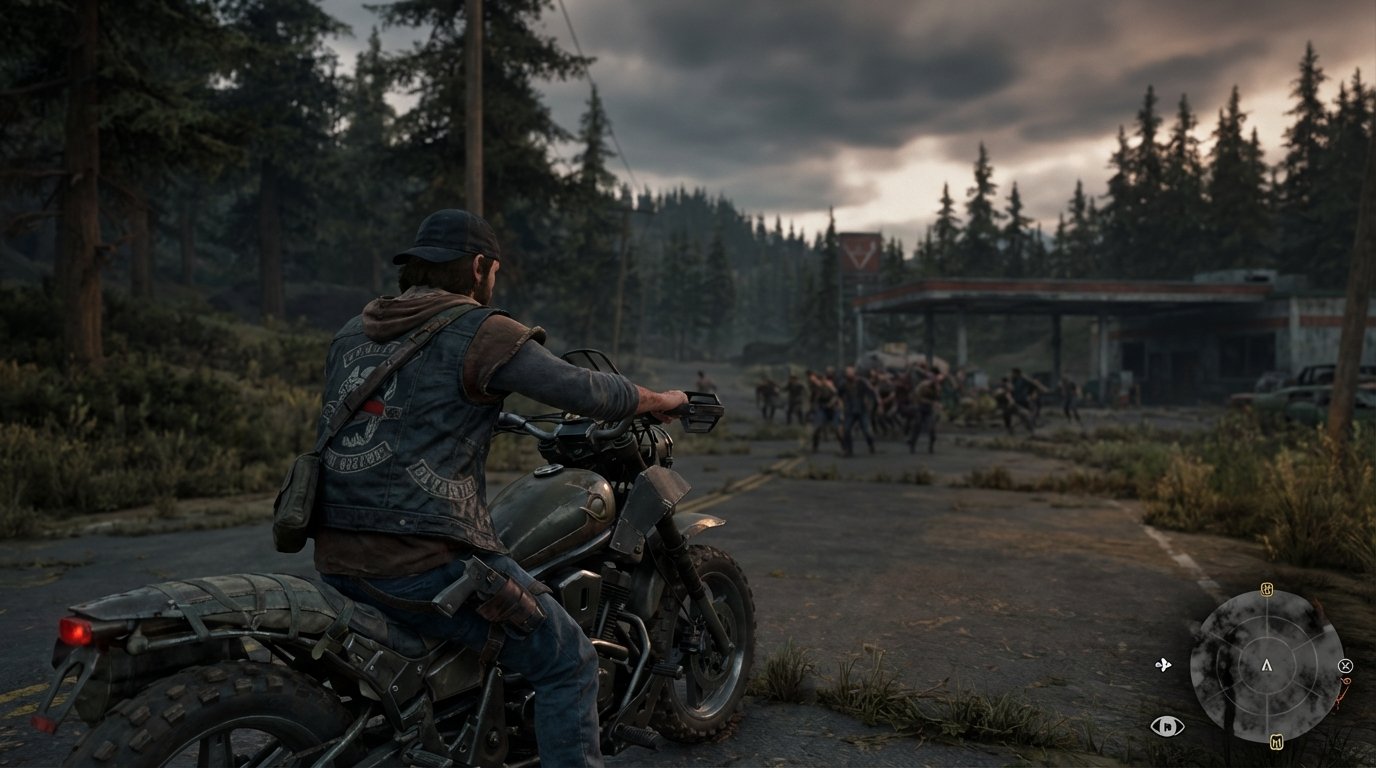Select Deacon's black baseball cap
The image size is (1376, 768).
pyautogui.click(x=448, y=235)
